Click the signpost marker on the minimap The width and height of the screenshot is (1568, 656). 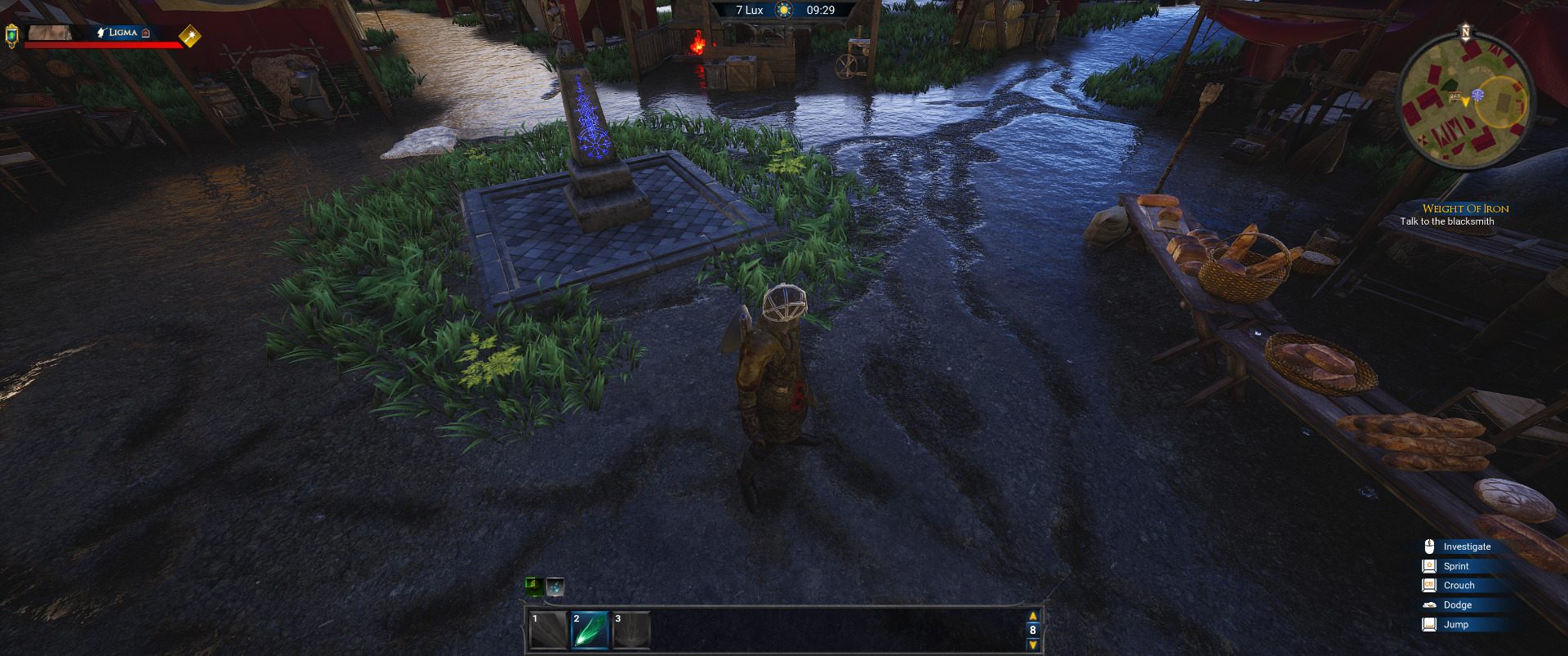pyautogui.click(x=1455, y=96)
